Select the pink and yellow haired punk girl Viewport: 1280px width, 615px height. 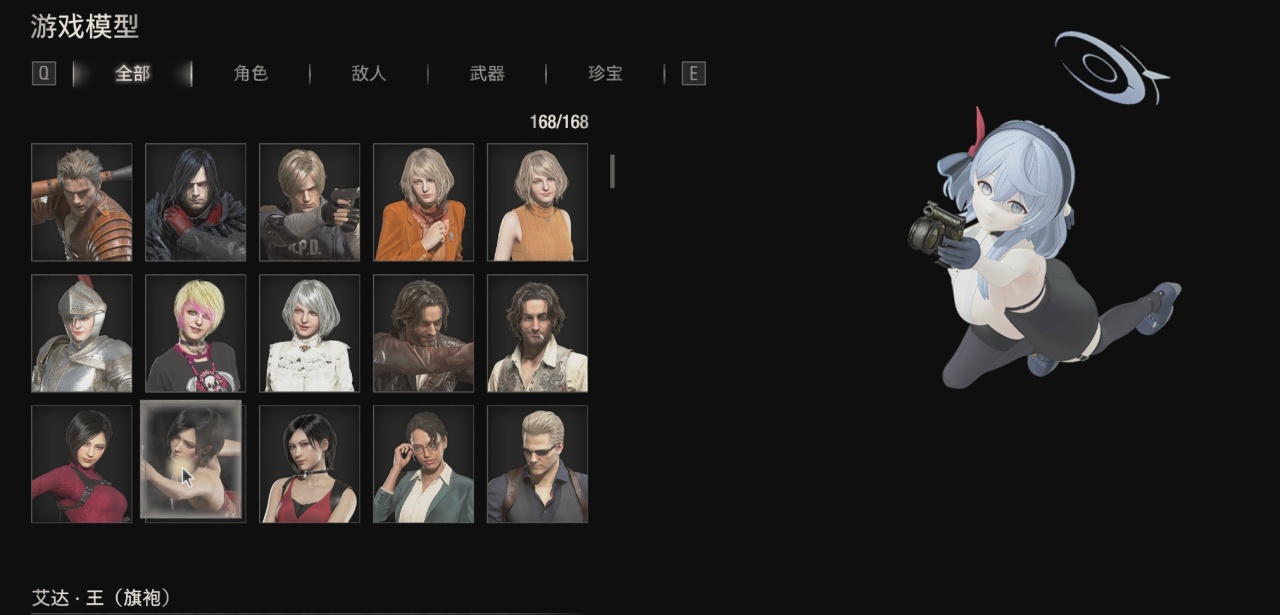point(196,333)
